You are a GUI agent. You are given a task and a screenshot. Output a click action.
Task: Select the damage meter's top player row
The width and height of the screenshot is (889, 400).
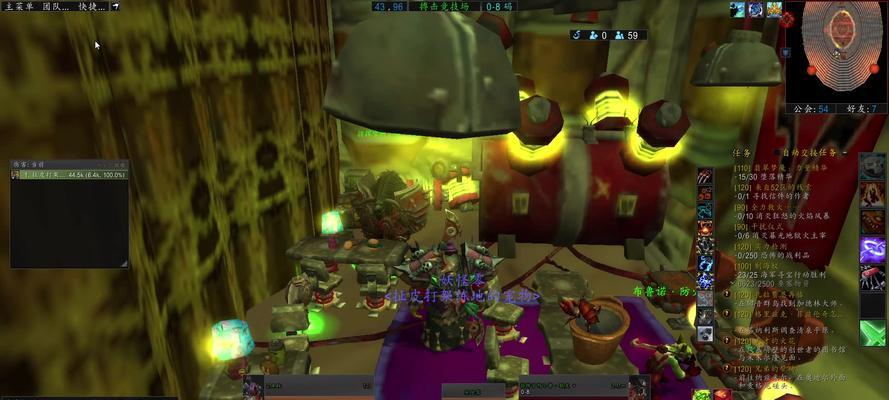pyautogui.click(x=69, y=175)
